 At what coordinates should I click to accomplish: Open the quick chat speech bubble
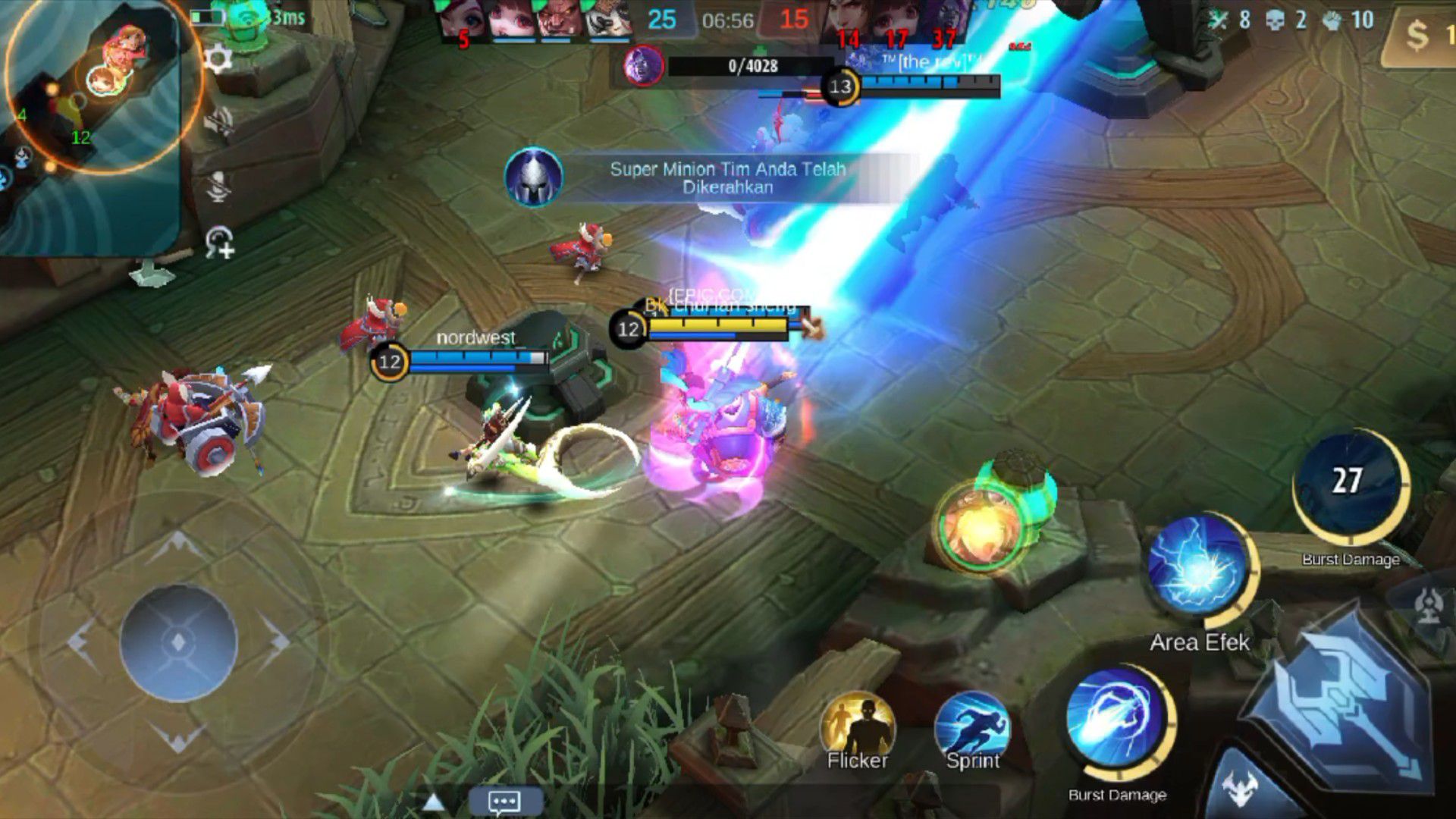[504, 802]
